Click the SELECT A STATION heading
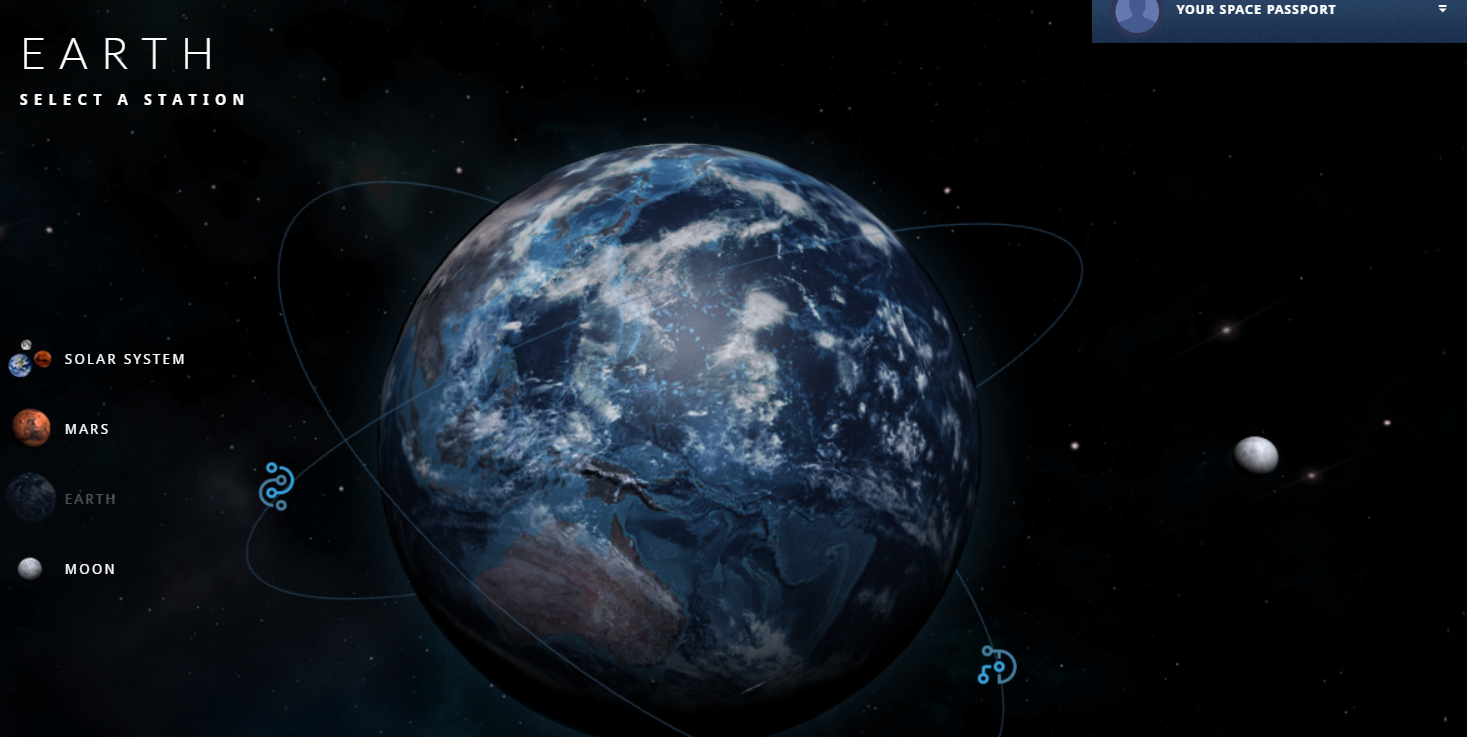The image size is (1467, 737). click(x=131, y=99)
